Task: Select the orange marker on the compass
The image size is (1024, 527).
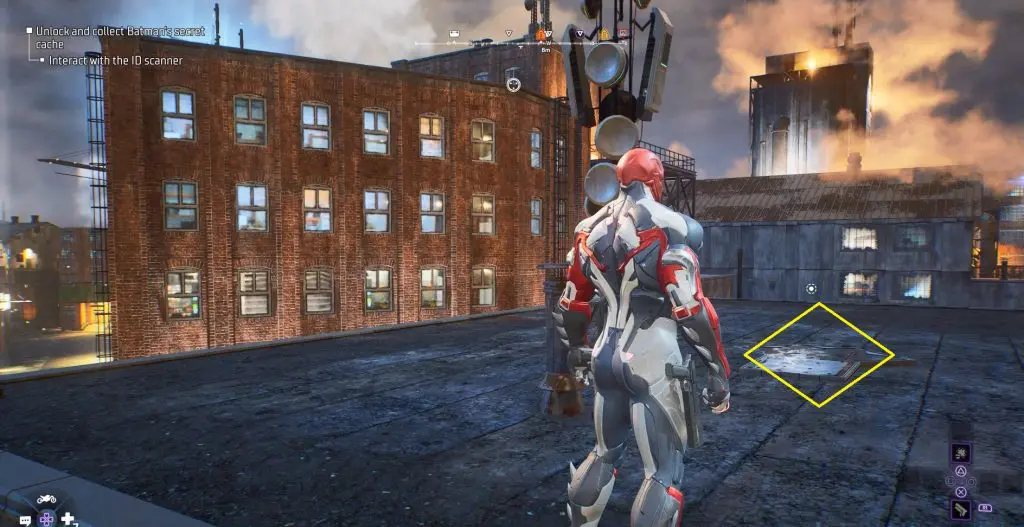Action: pyautogui.click(x=541, y=35)
